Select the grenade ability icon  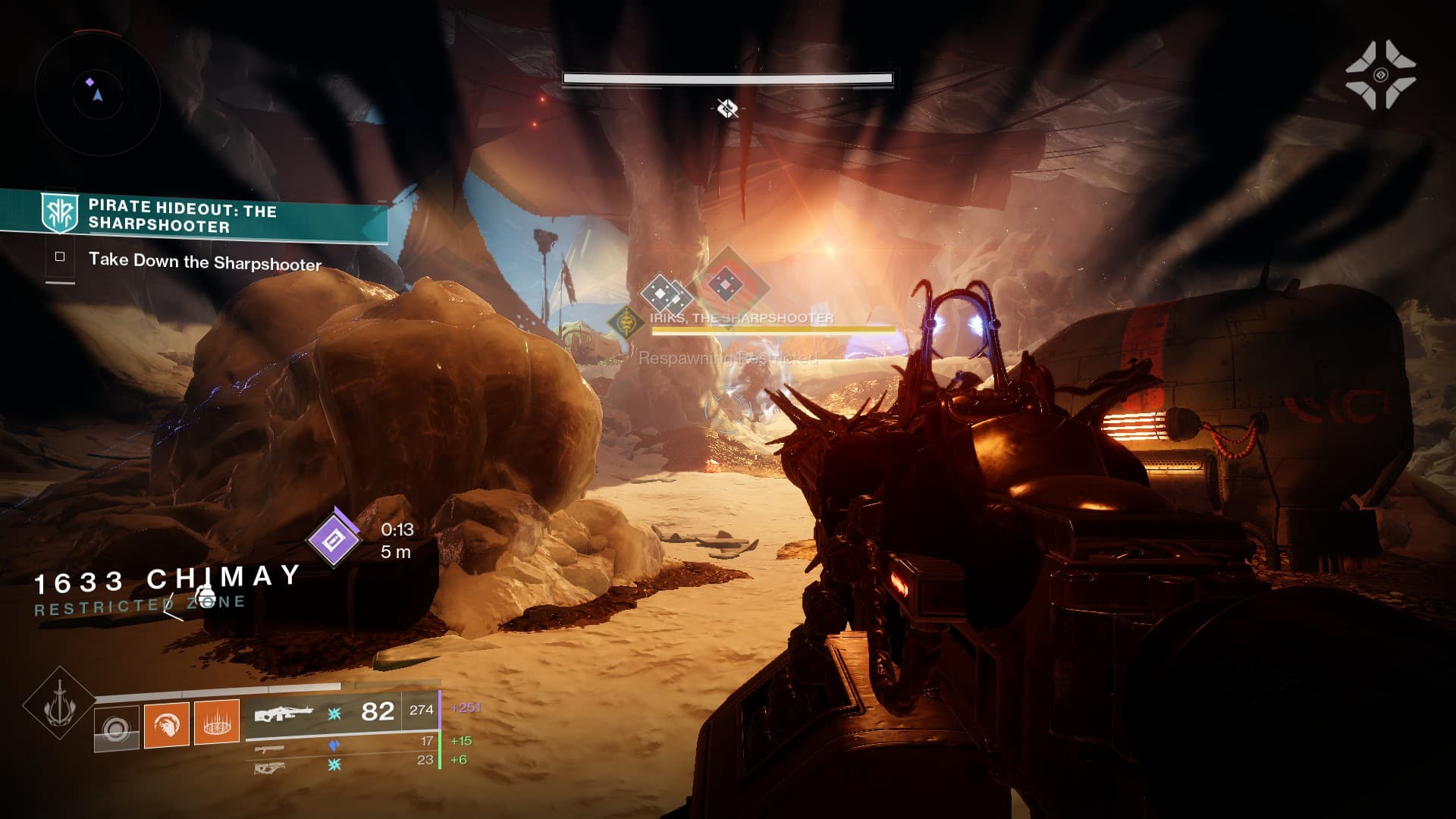(x=117, y=729)
